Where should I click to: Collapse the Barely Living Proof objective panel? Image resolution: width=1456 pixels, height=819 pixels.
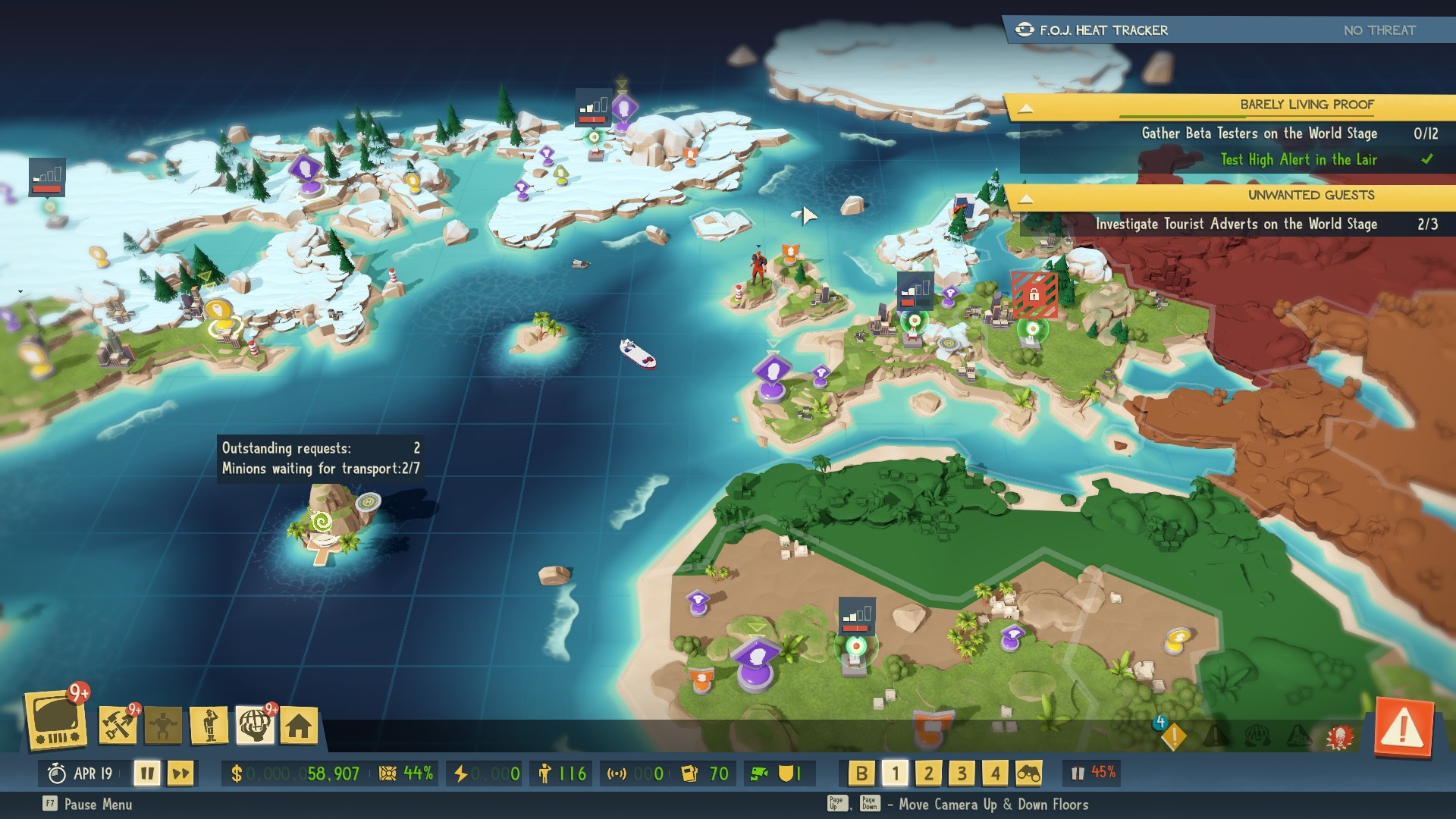pyautogui.click(x=1025, y=106)
